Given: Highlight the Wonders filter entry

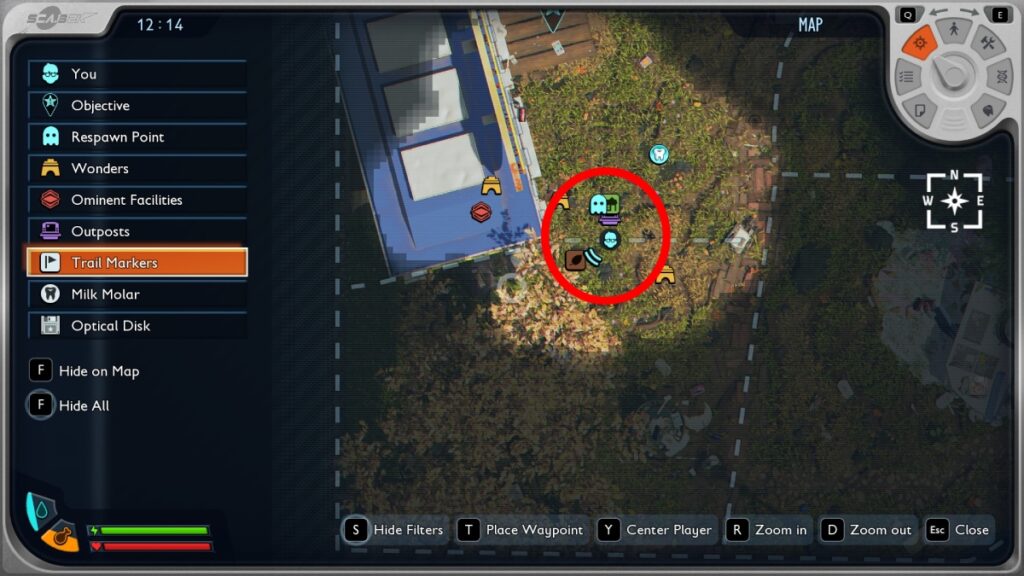Looking at the screenshot, I should (137, 169).
